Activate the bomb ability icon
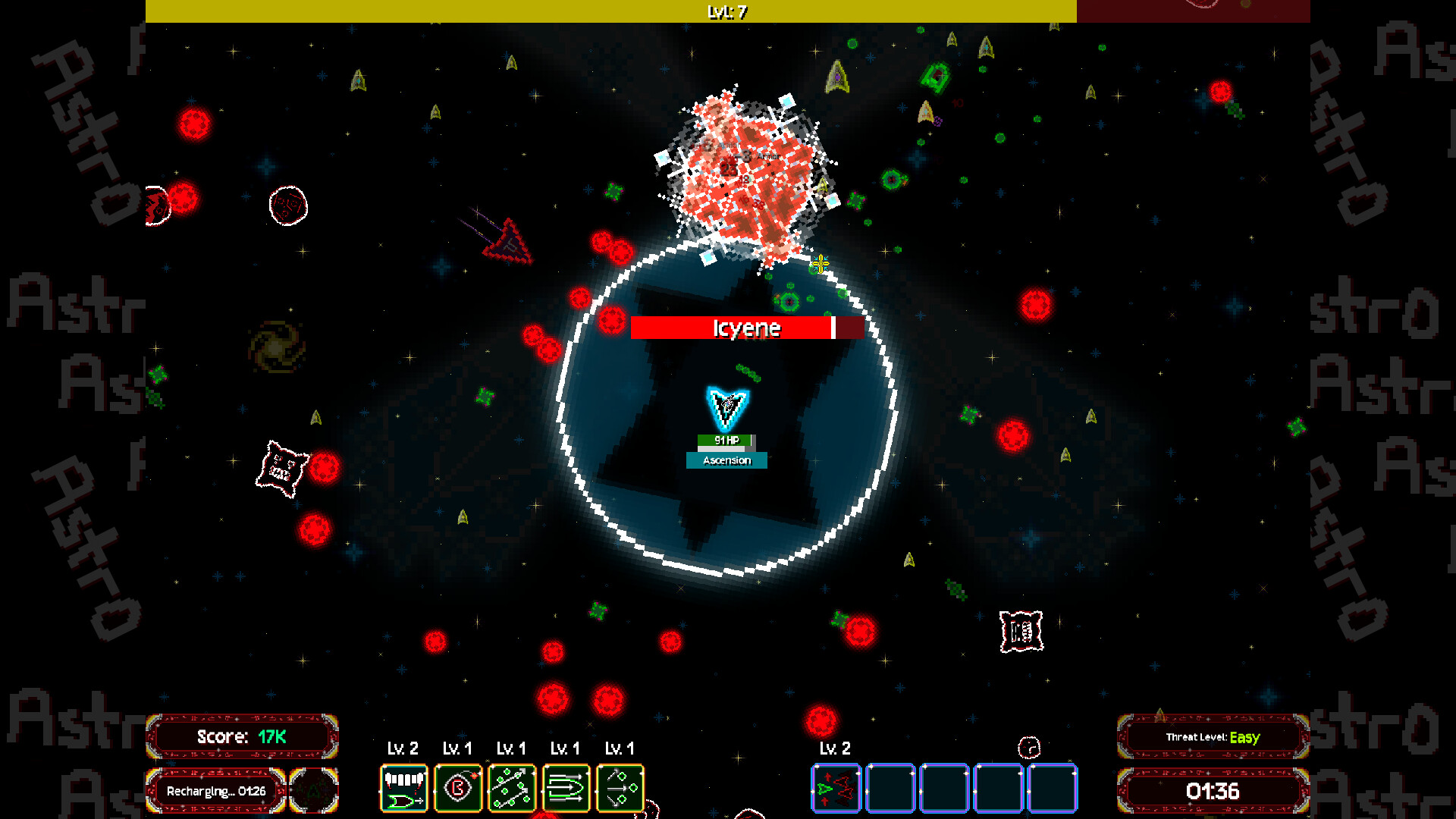 pos(457,788)
